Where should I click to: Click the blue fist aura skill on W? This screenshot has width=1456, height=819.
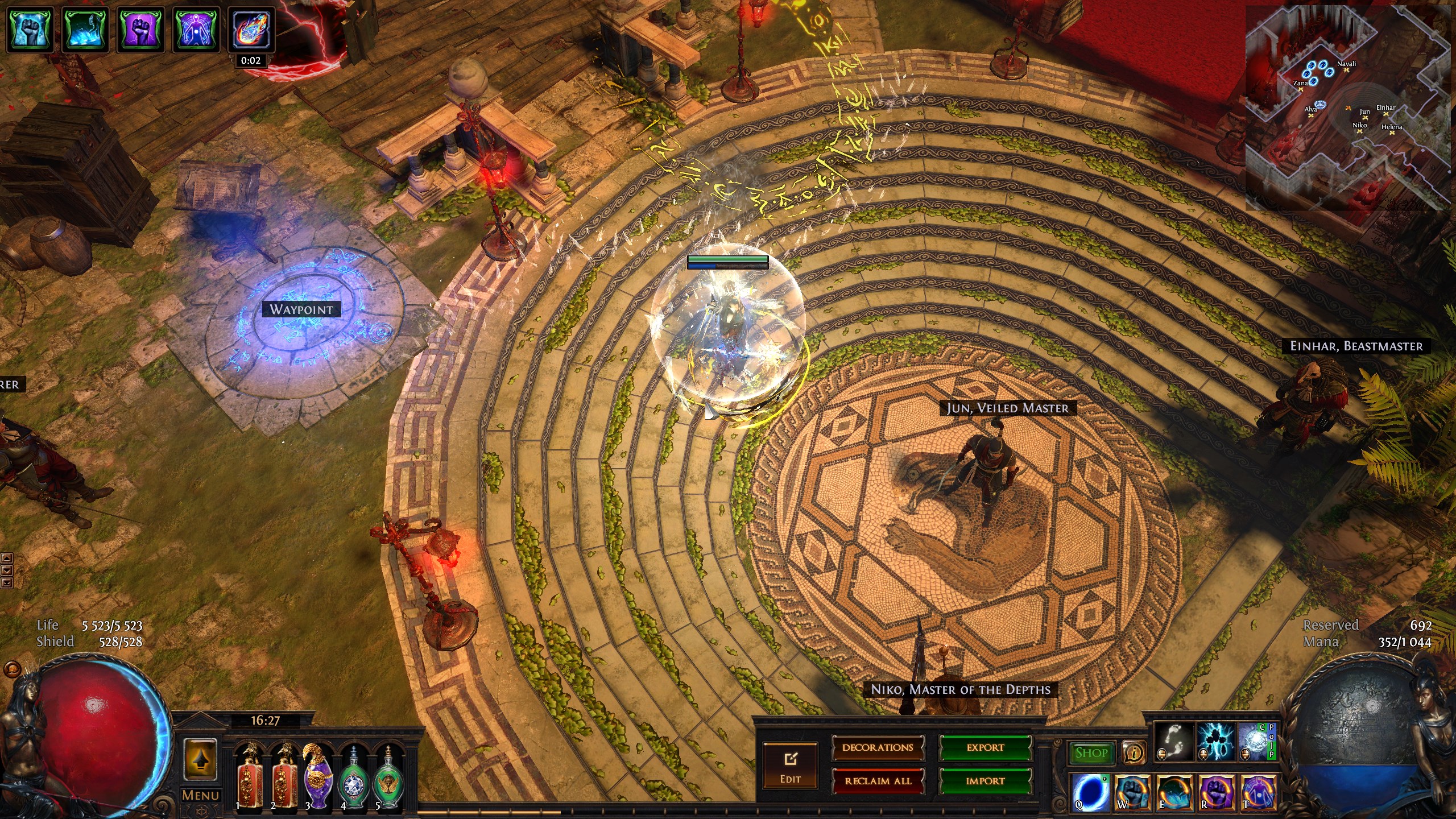point(1131,791)
